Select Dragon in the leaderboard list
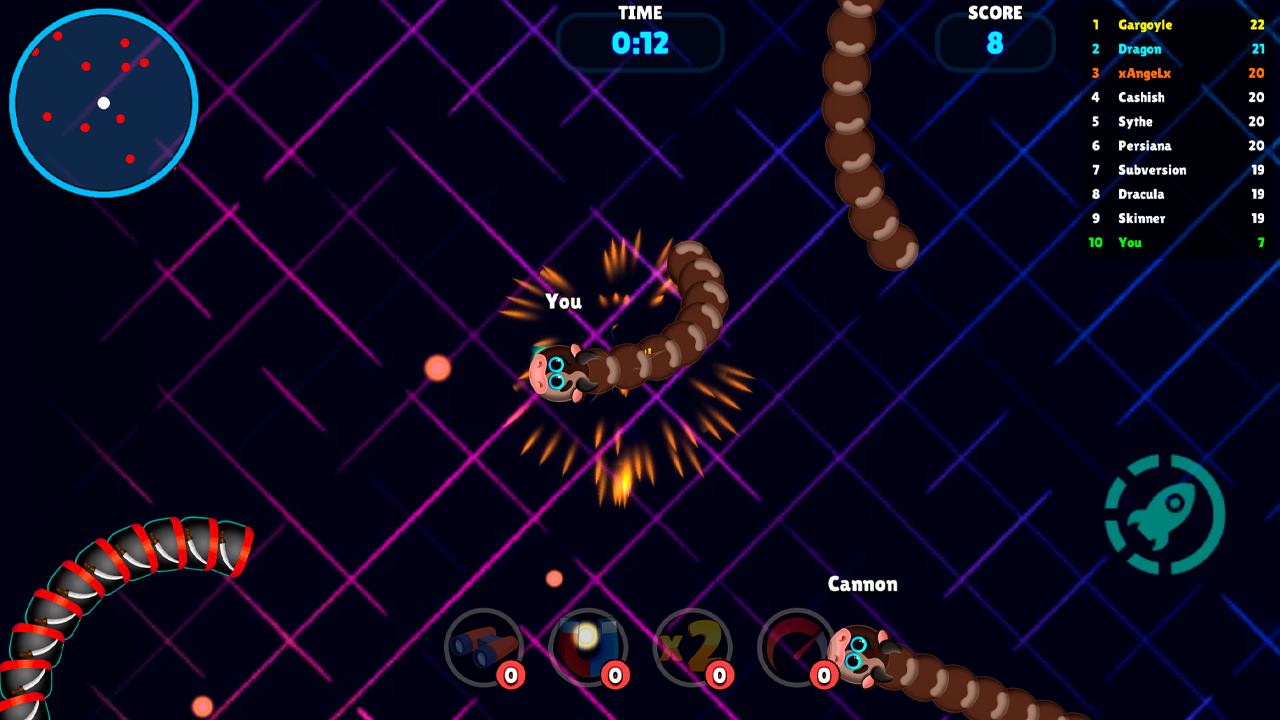 click(x=1139, y=49)
